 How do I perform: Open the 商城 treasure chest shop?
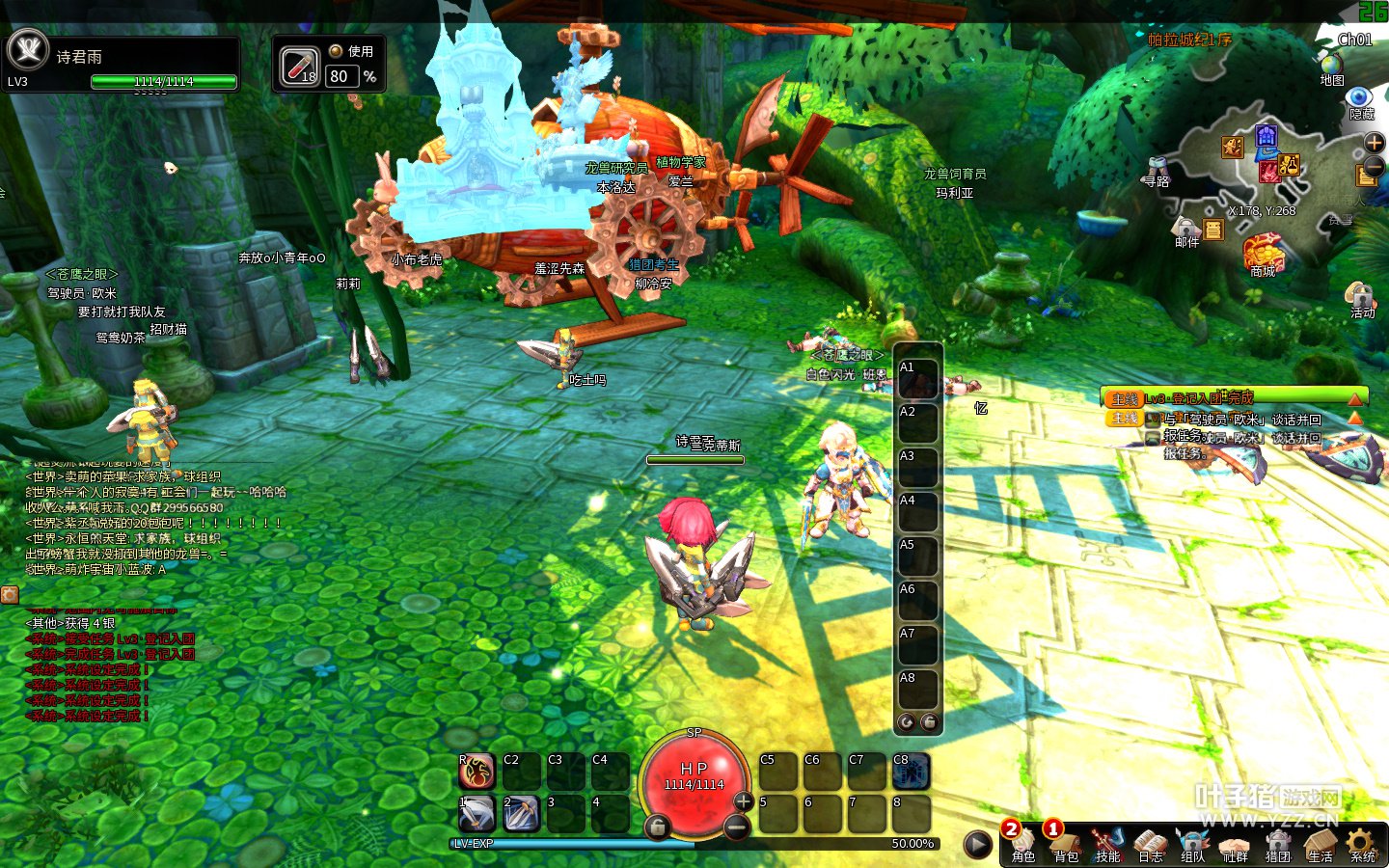point(1263,254)
